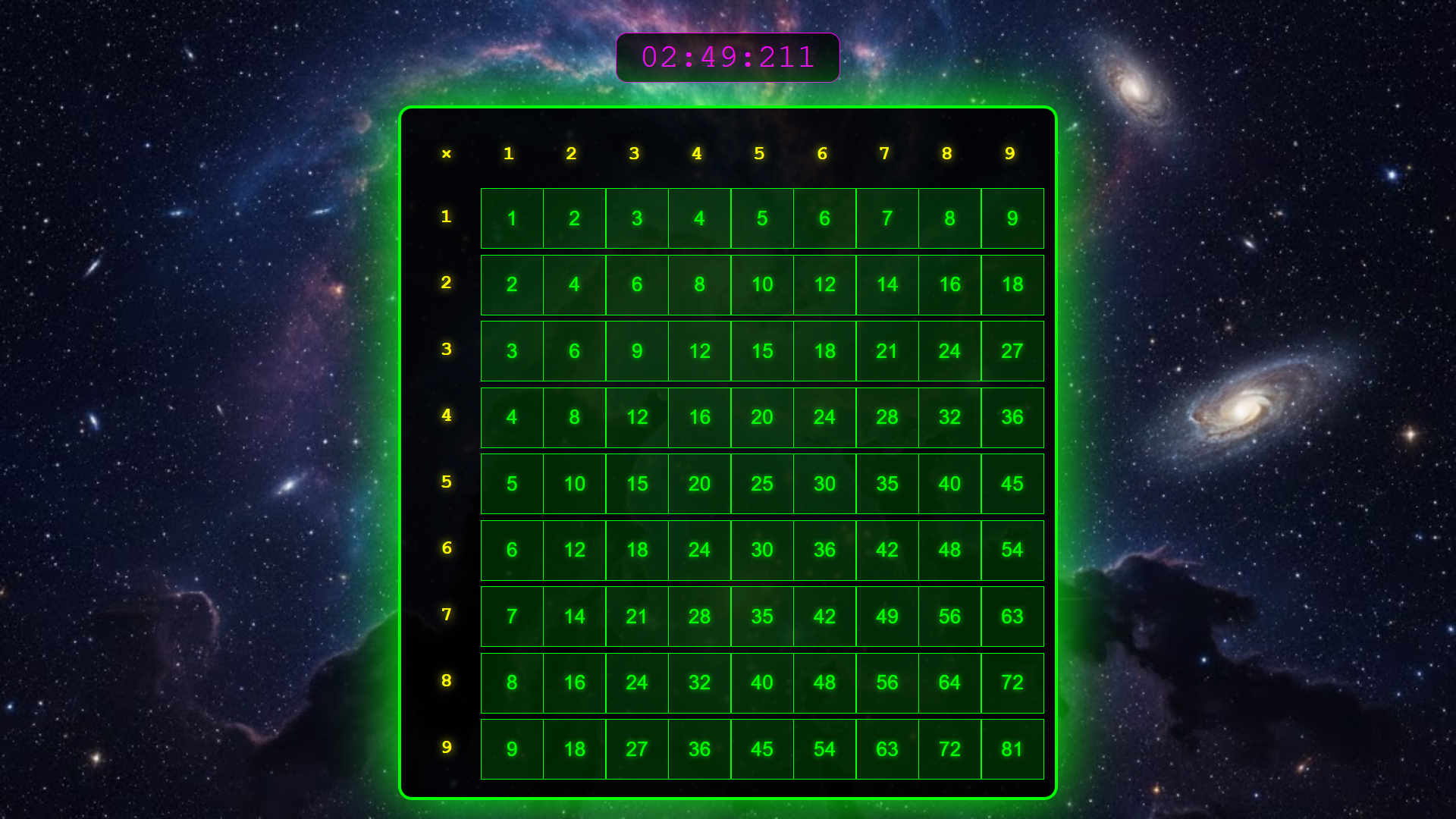Click column header 1
This screenshot has height=819, width=1456.
coord(509,153)
